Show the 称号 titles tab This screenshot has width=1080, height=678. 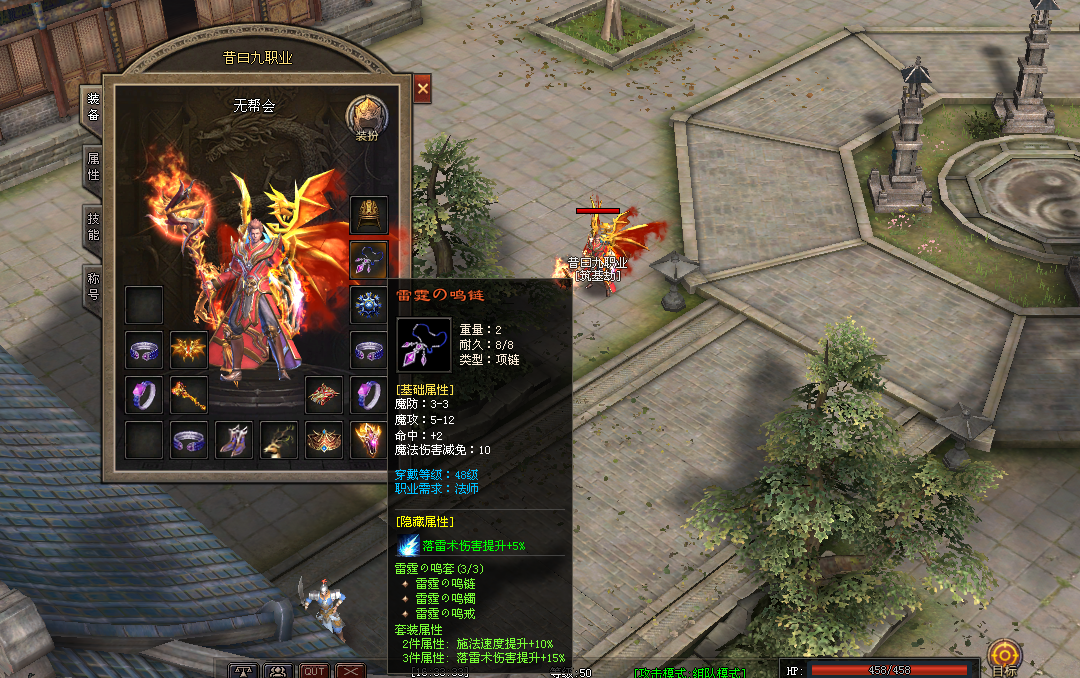[93, 286]
